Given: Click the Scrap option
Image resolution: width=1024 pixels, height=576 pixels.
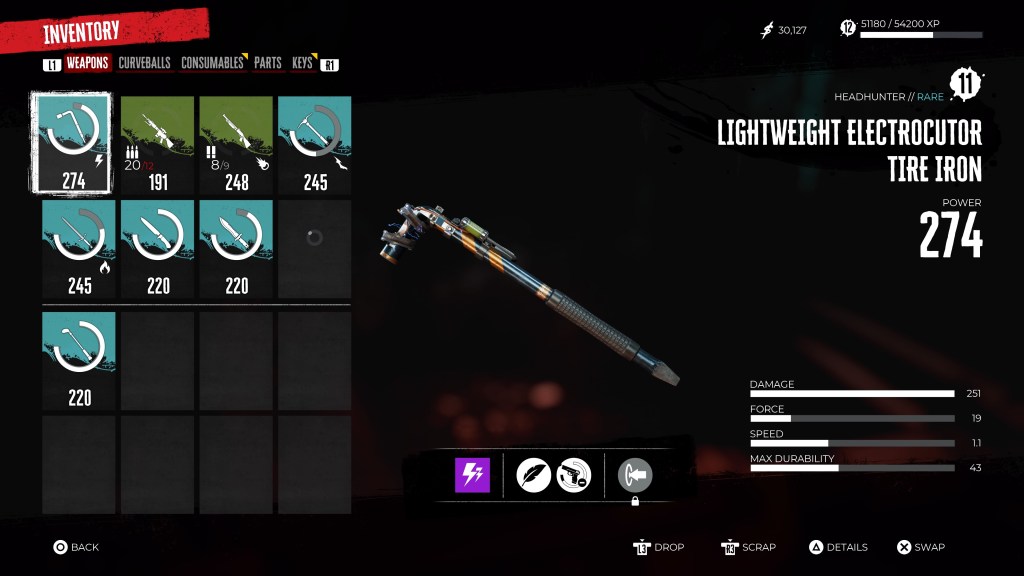Looking at the screenshot, I should pyautogui.click(x=749, y=547).
